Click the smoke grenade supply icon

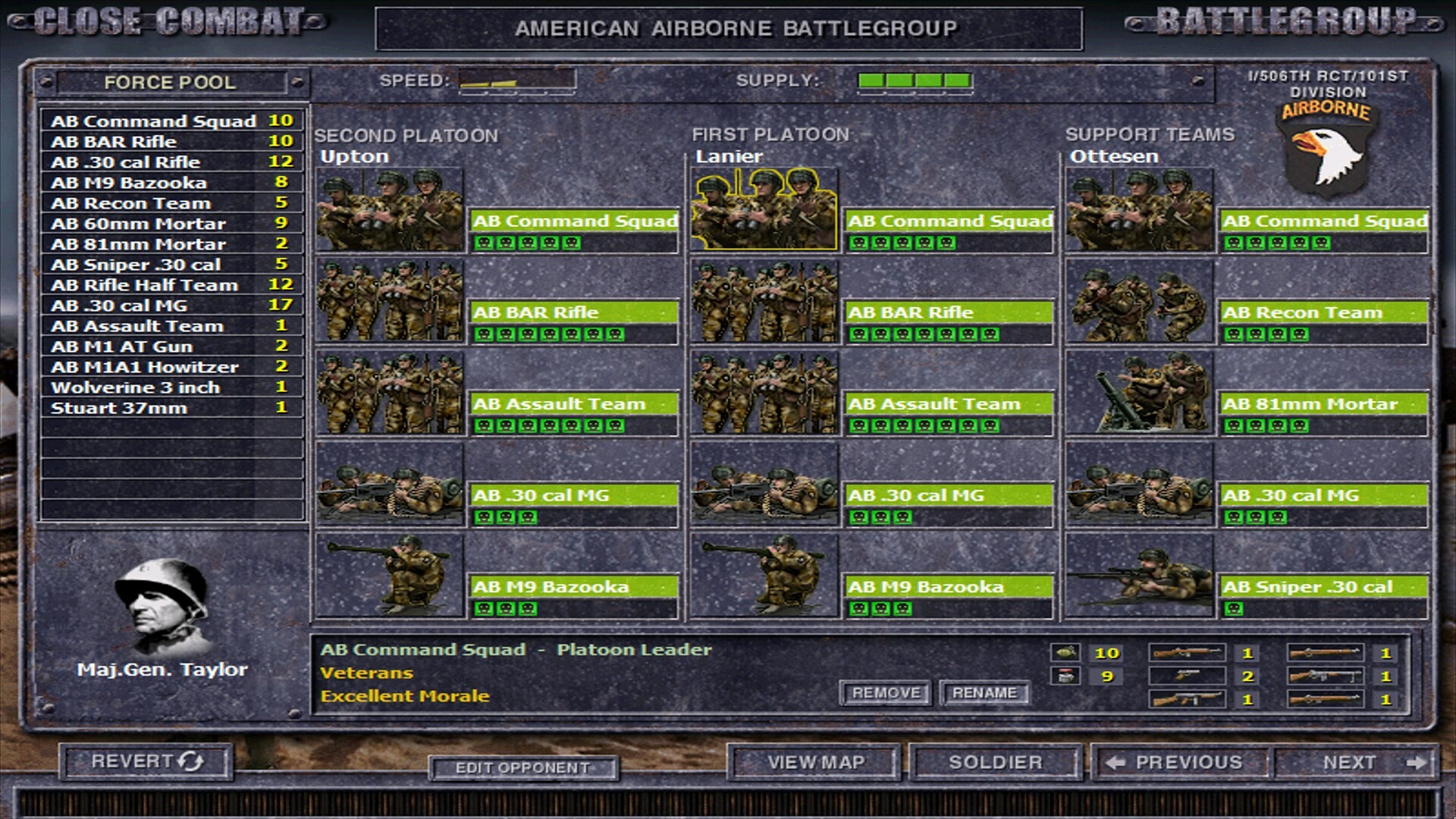point(1064,675)
